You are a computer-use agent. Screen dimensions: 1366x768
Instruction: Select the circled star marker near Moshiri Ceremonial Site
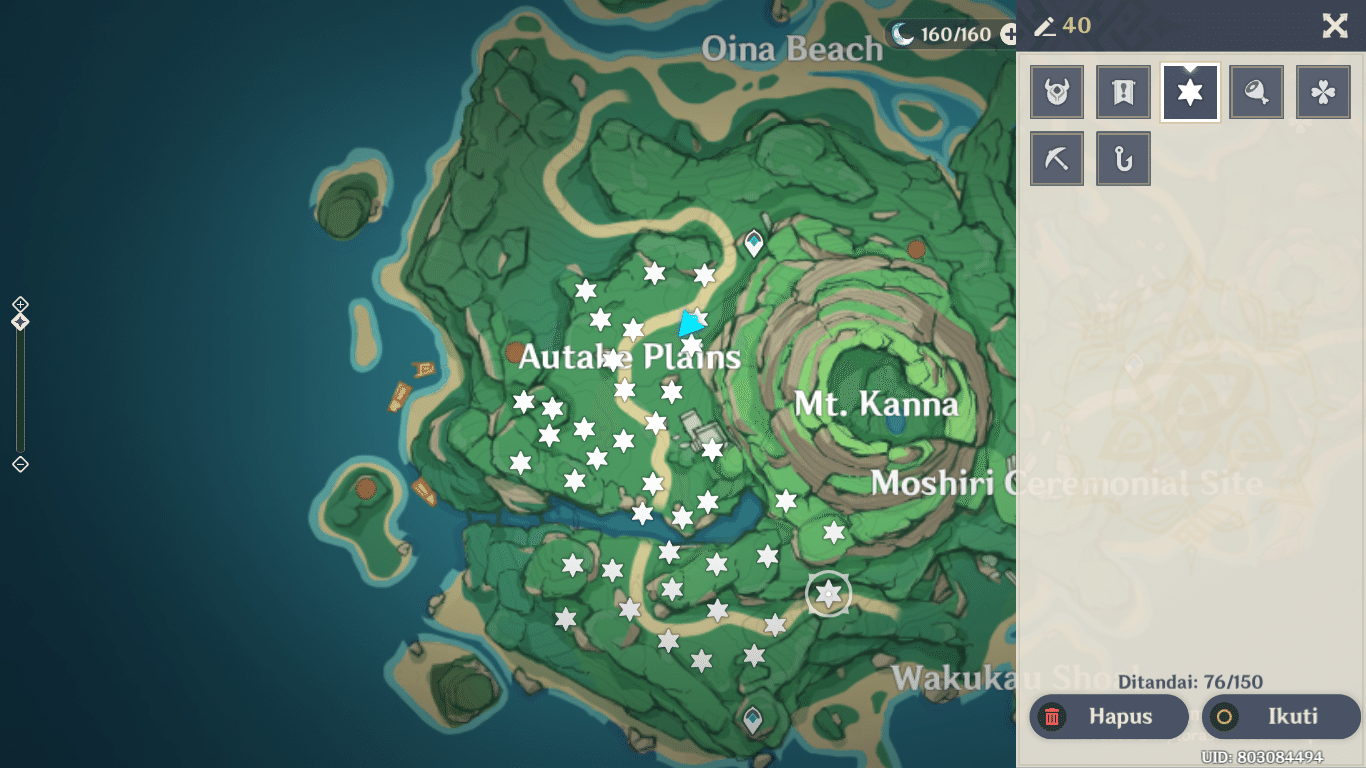click(x=828, y=594)
